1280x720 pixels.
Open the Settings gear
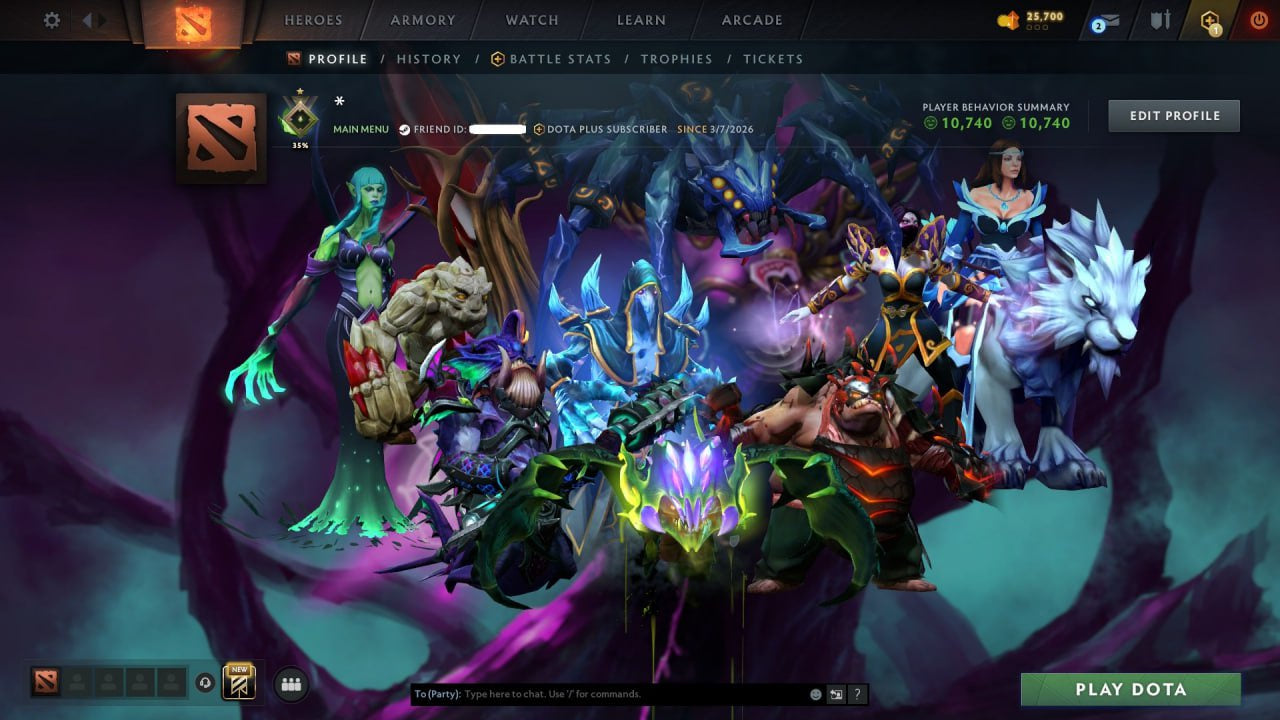51,19
